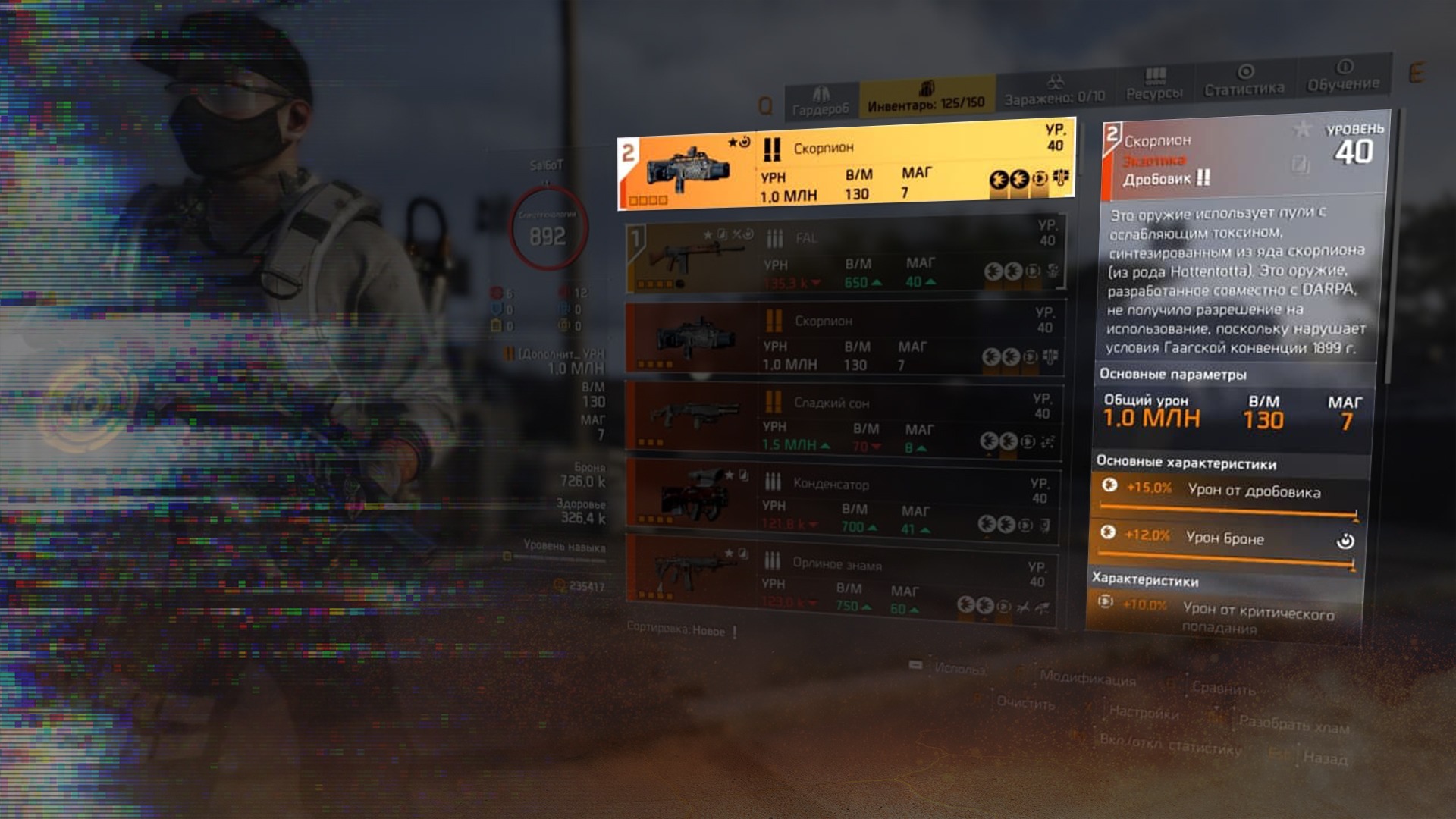This screenshot has height=819, width=1456.
Task: Open the Обучение tab
Action: (1343, 77)
